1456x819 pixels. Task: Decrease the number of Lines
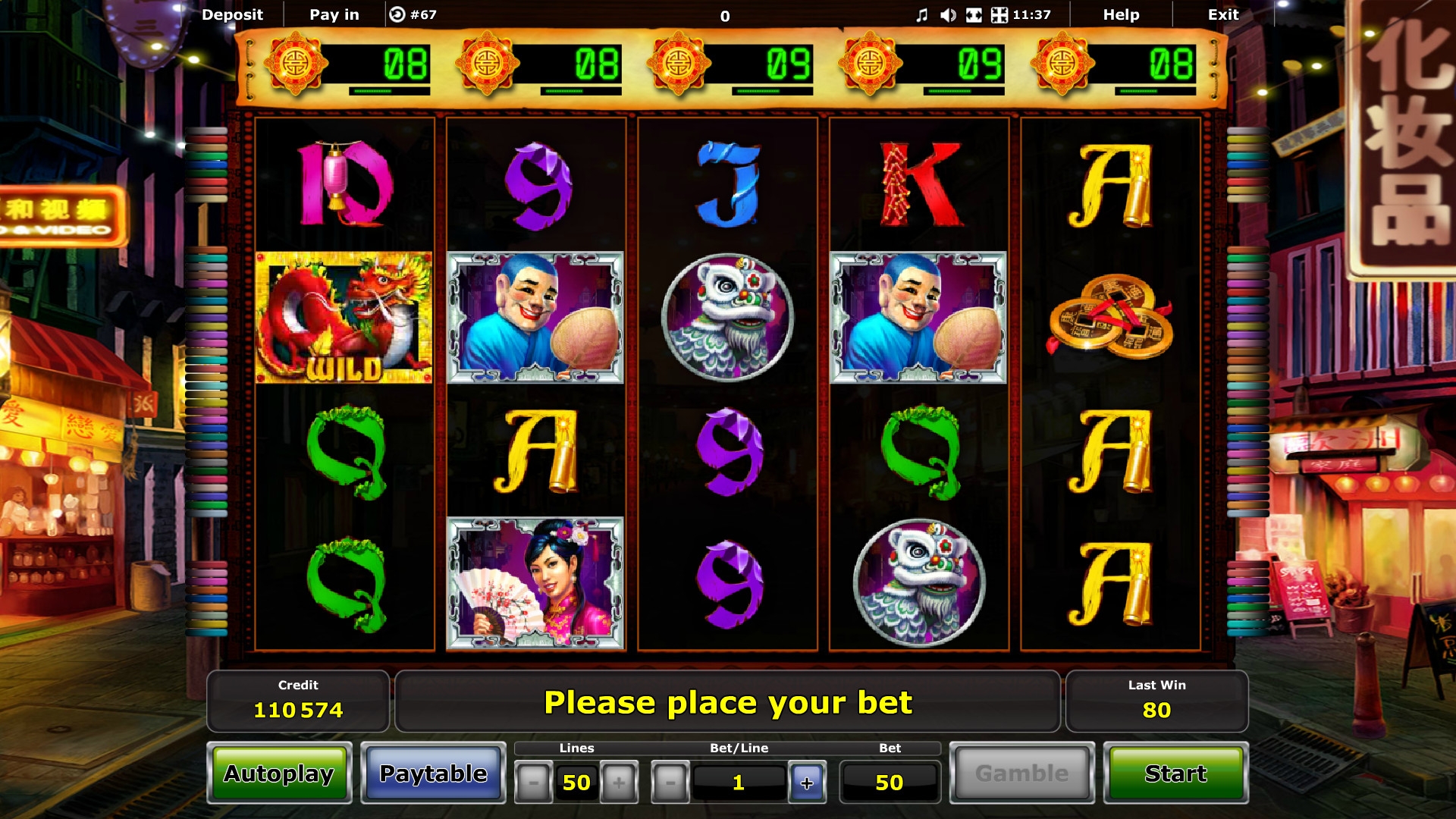pyautogui.click(x=533, y=783)
